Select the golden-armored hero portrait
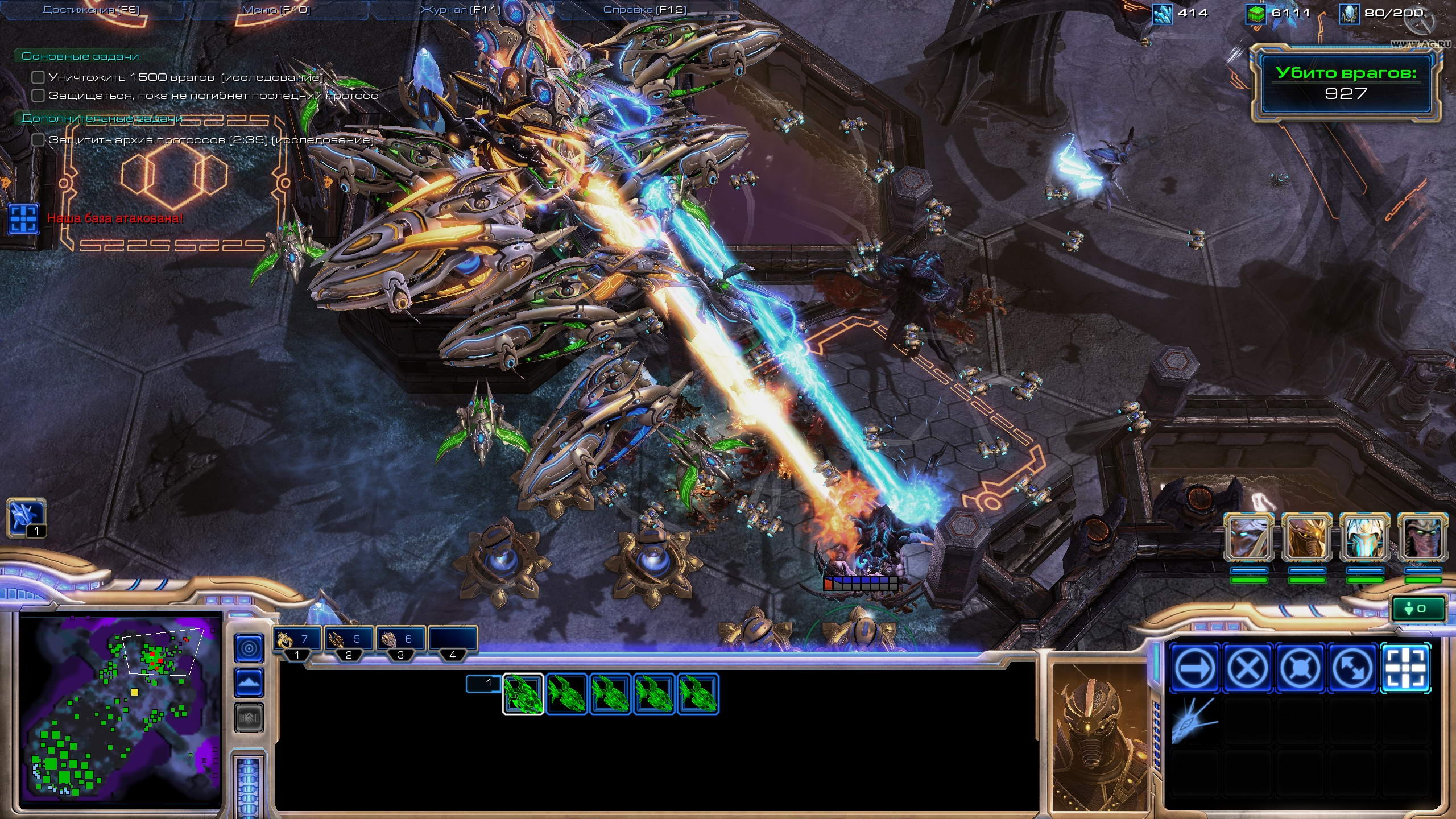 tap(1306, 538)
